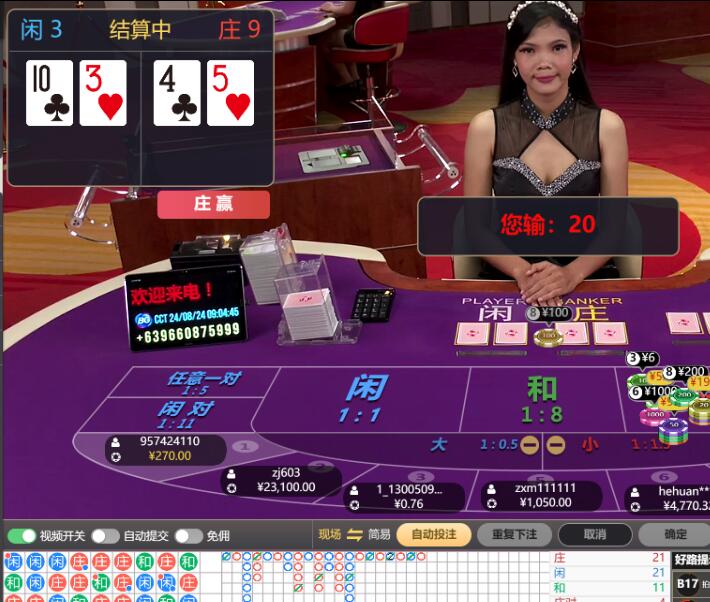Open zxm111111's player seat info
Screen dimensions: 710x602
pyautogui.click(x=540, y=495)
